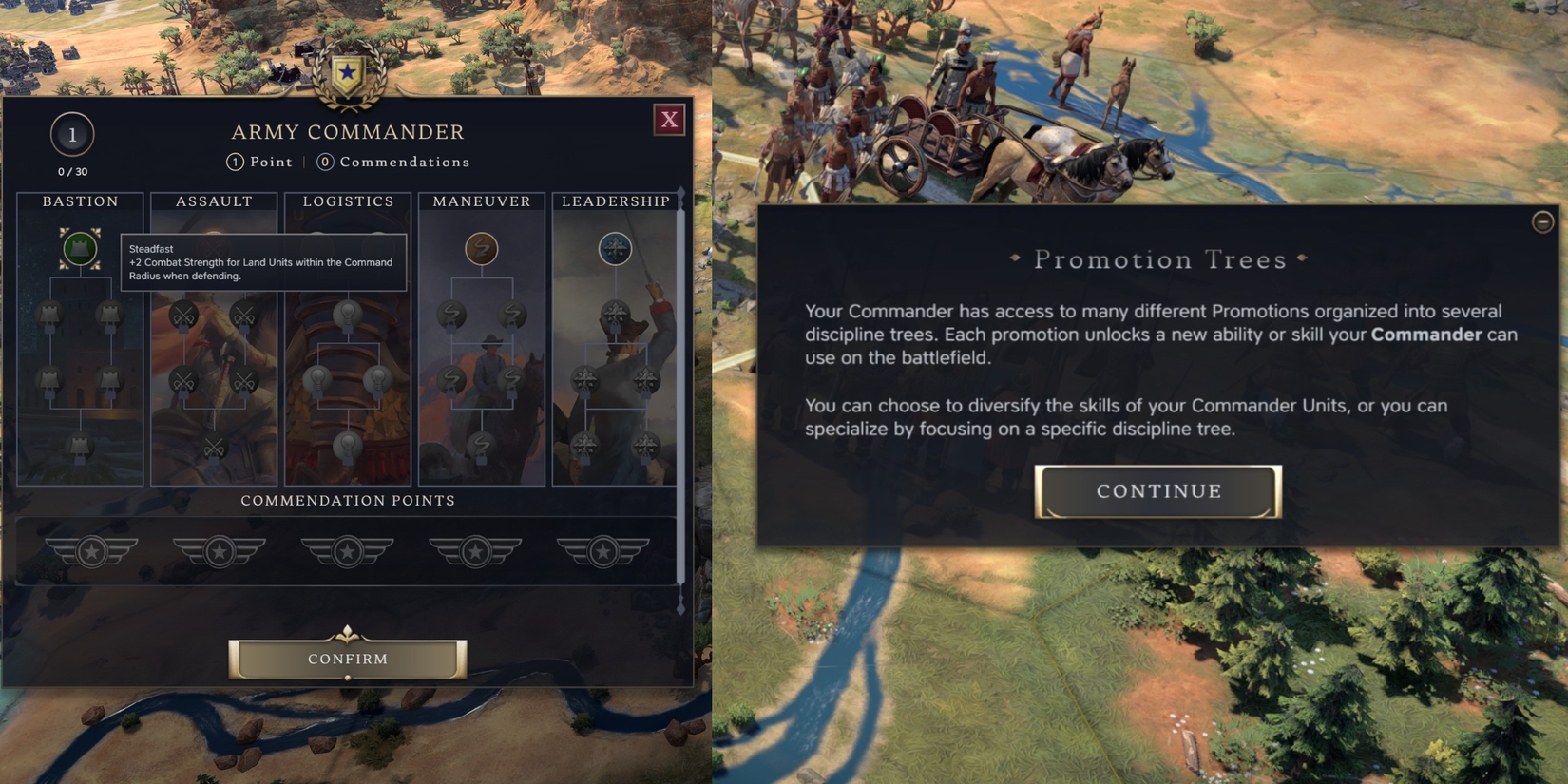Click the 0/30 experience progress indicator

[x=71, y=172]
